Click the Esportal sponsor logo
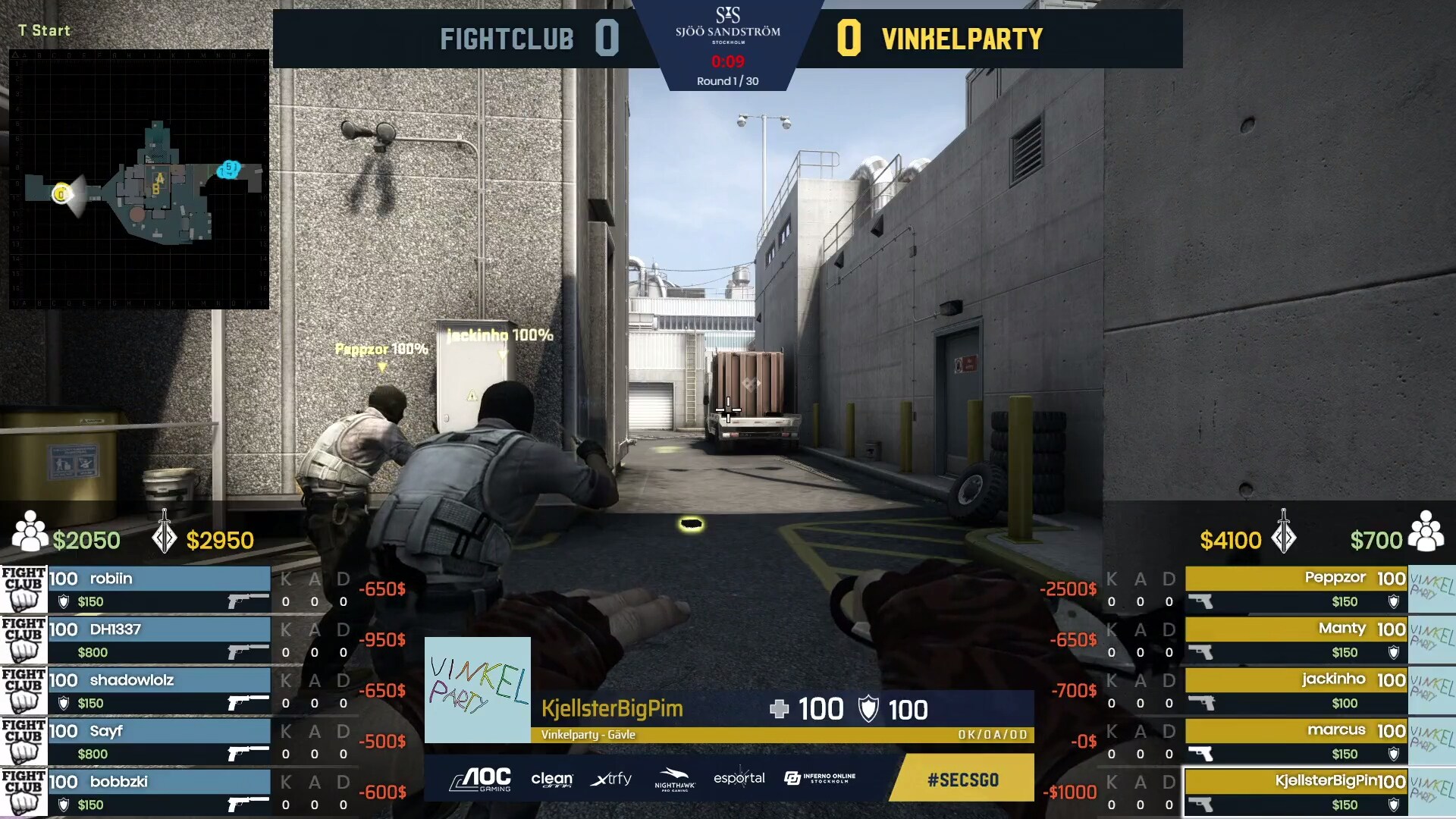 click(742, 779)
